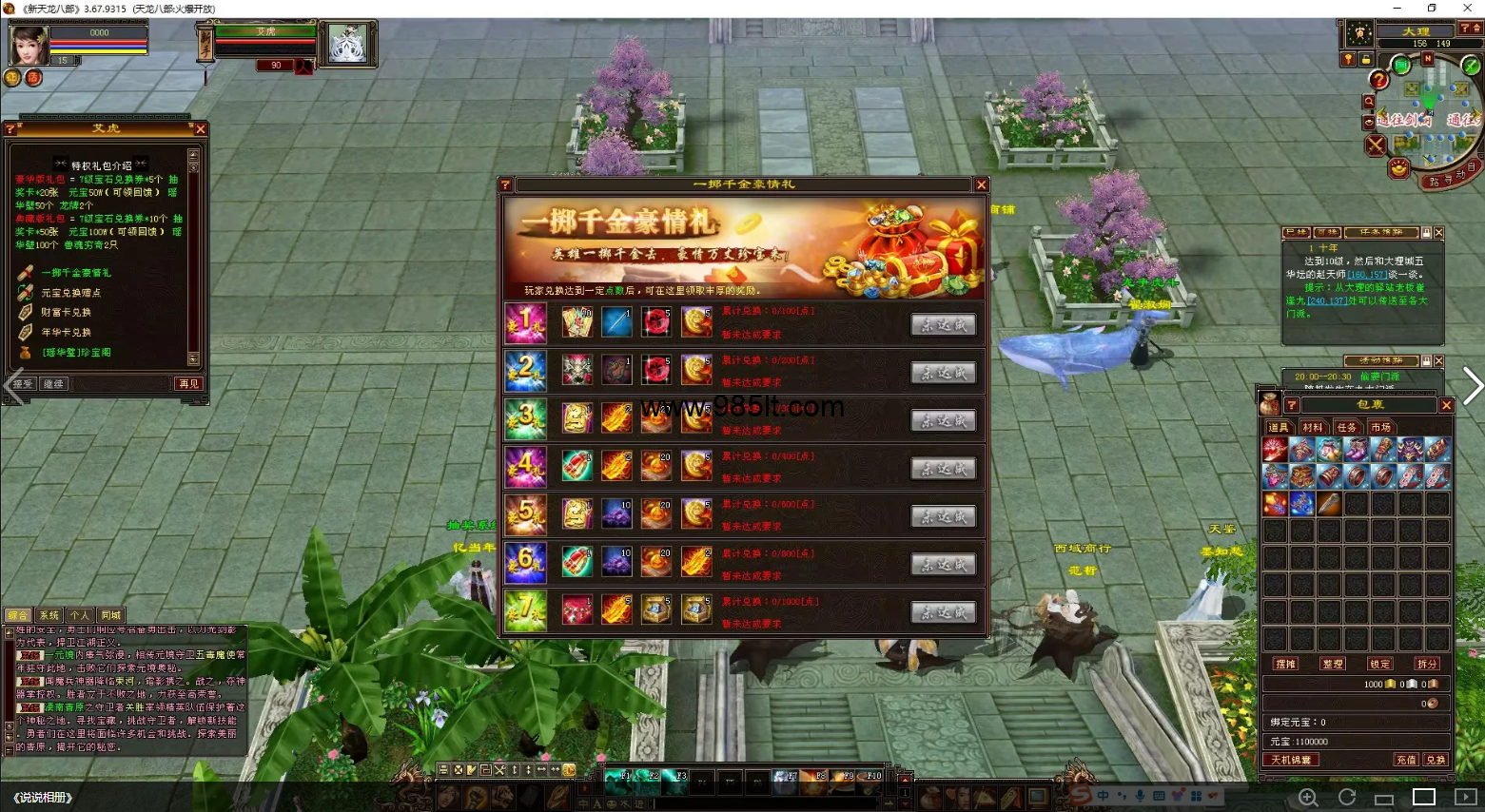Close the 艾虎 NPC dialogue window
The image size is (1485, 812).
click(200, 129)
